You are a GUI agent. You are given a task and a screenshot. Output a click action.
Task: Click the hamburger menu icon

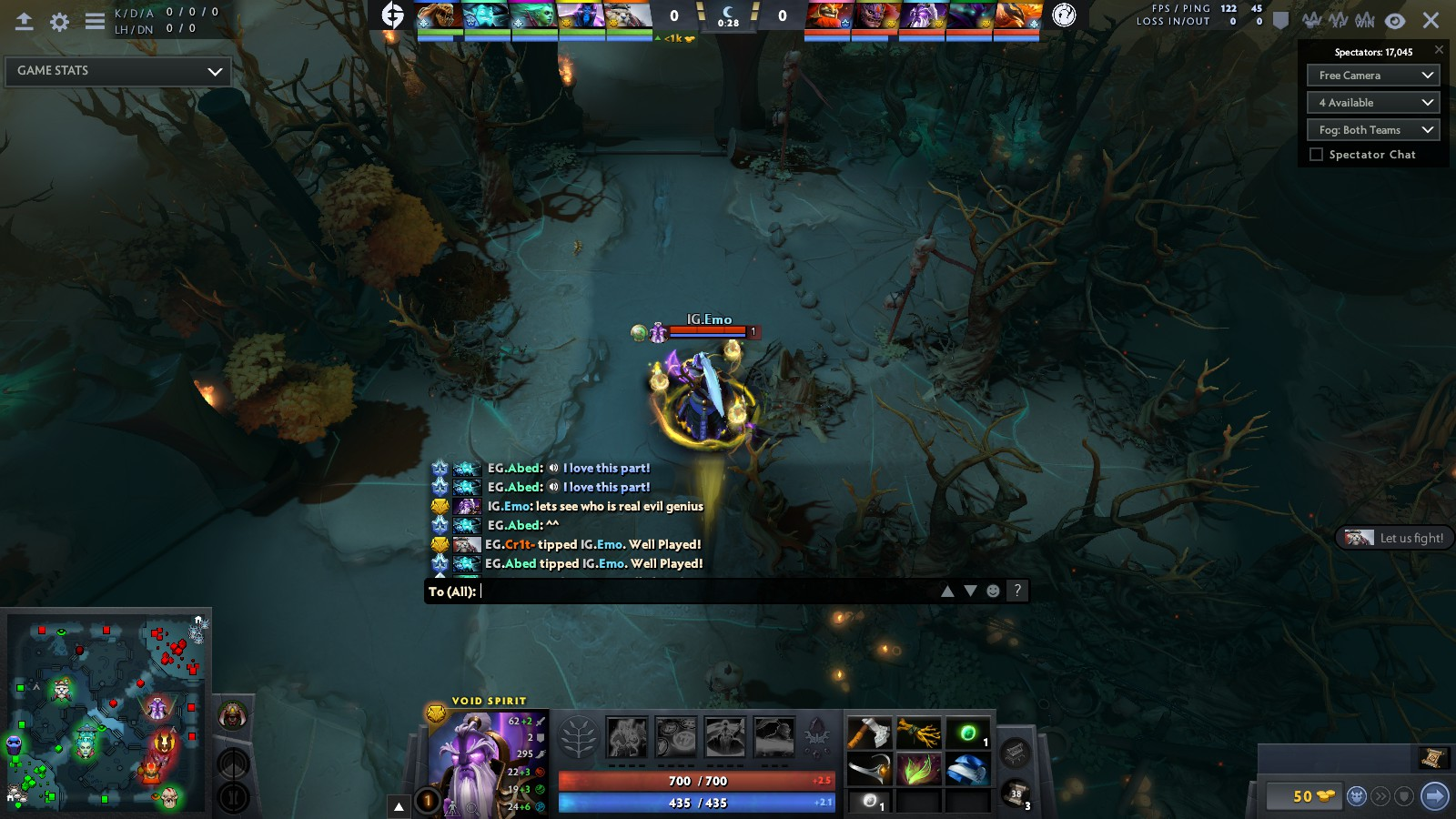click(x=95, y=22)
